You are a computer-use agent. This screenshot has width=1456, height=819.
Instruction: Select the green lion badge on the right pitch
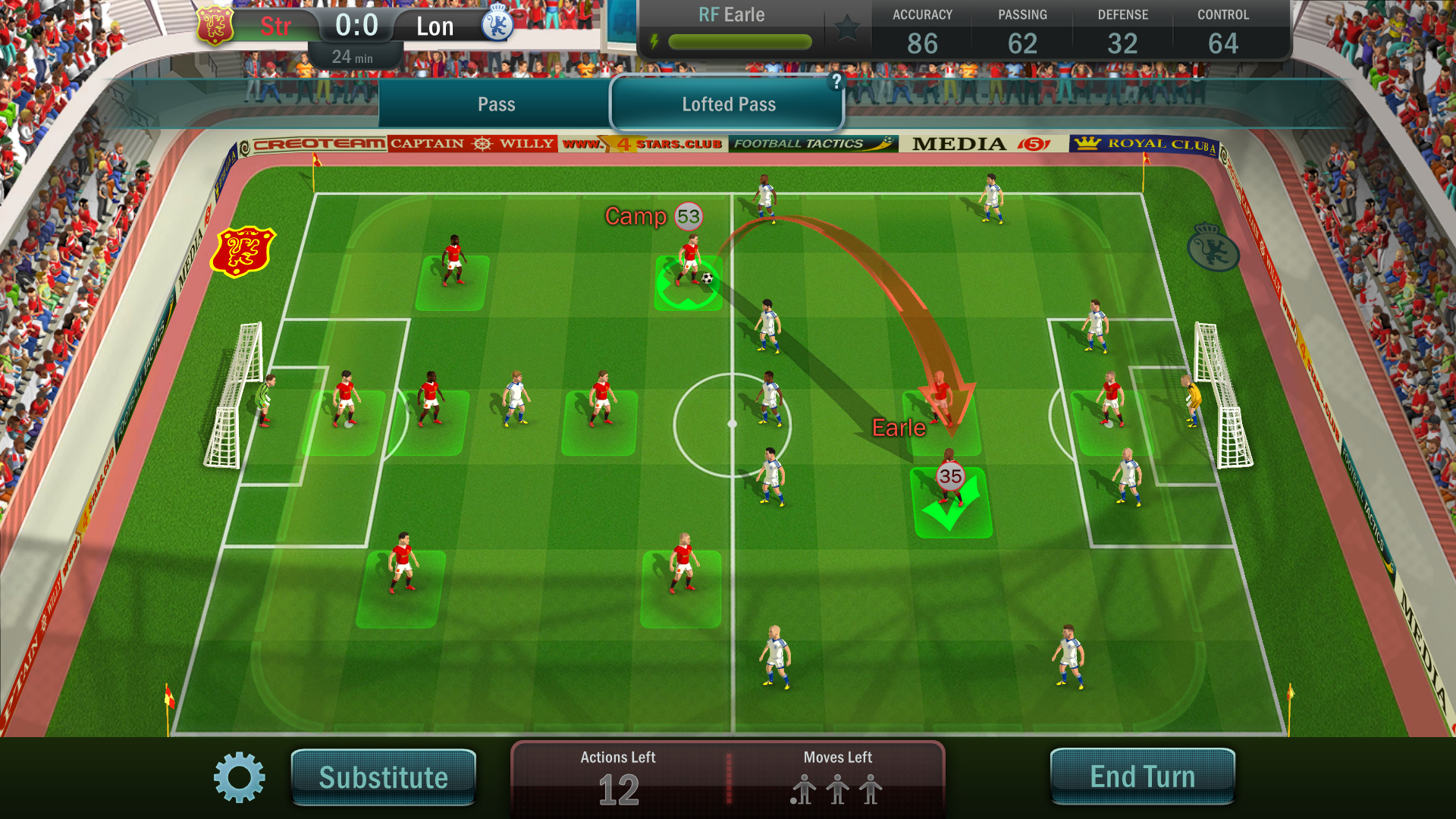pyautogui.click(x=1212, y=249)
